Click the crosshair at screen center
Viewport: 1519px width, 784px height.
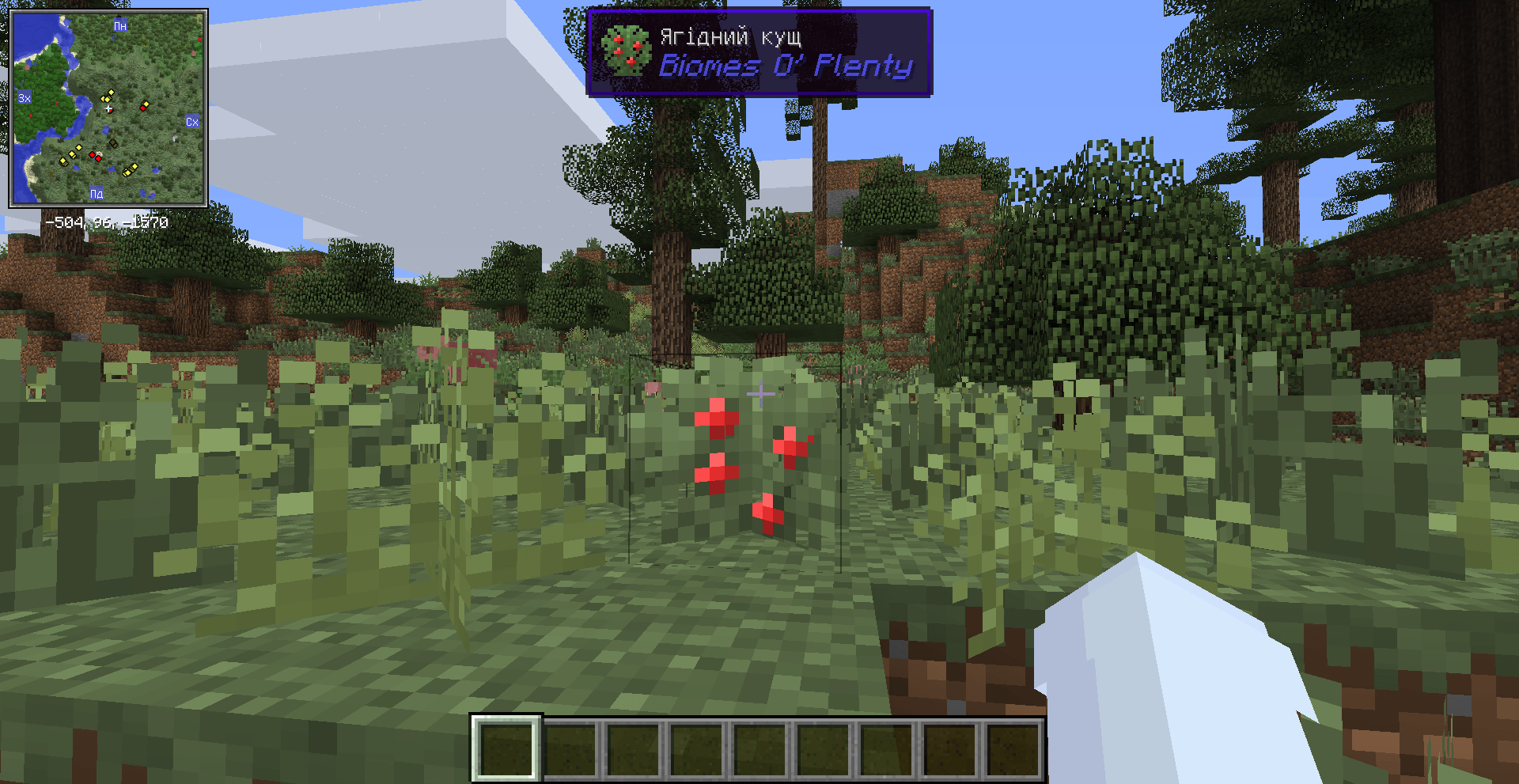click(x=759, y=392)
